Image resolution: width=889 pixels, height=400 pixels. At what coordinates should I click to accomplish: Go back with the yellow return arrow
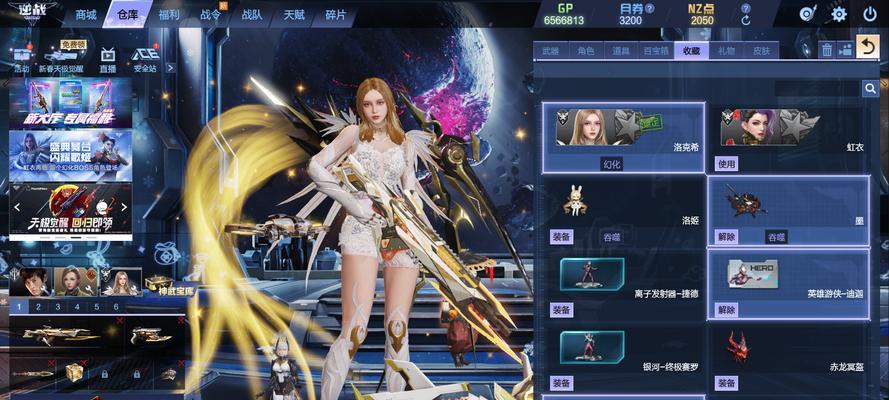(868, 48)
